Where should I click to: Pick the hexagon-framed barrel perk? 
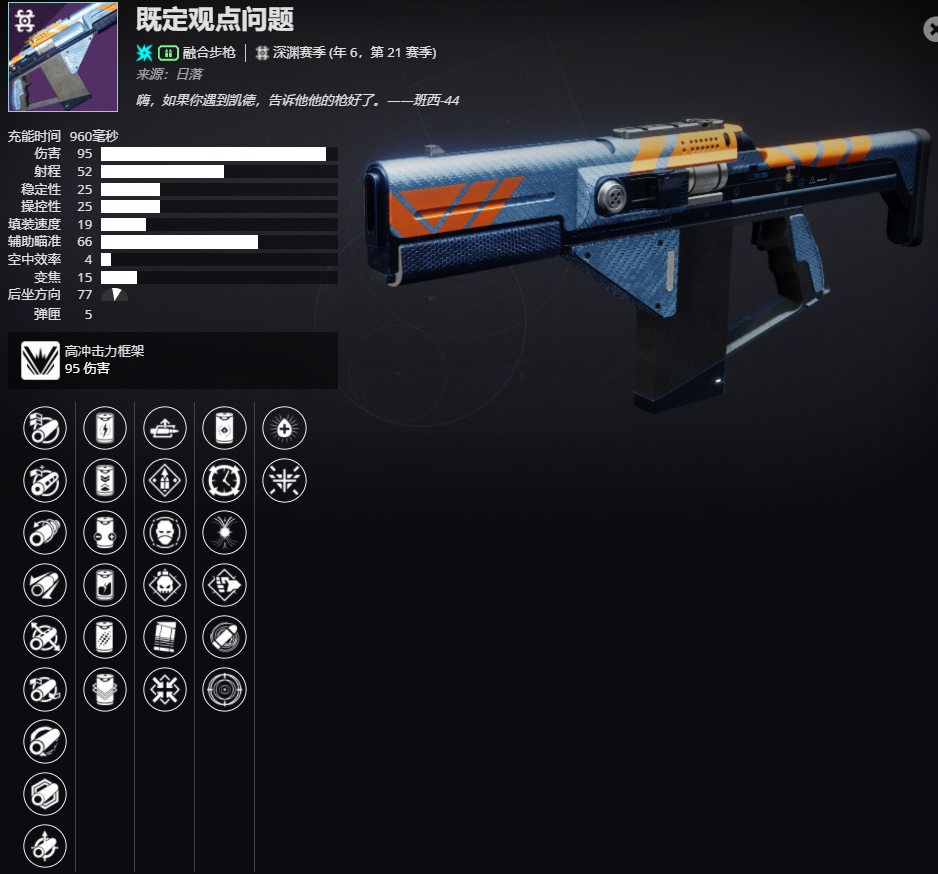45,793
